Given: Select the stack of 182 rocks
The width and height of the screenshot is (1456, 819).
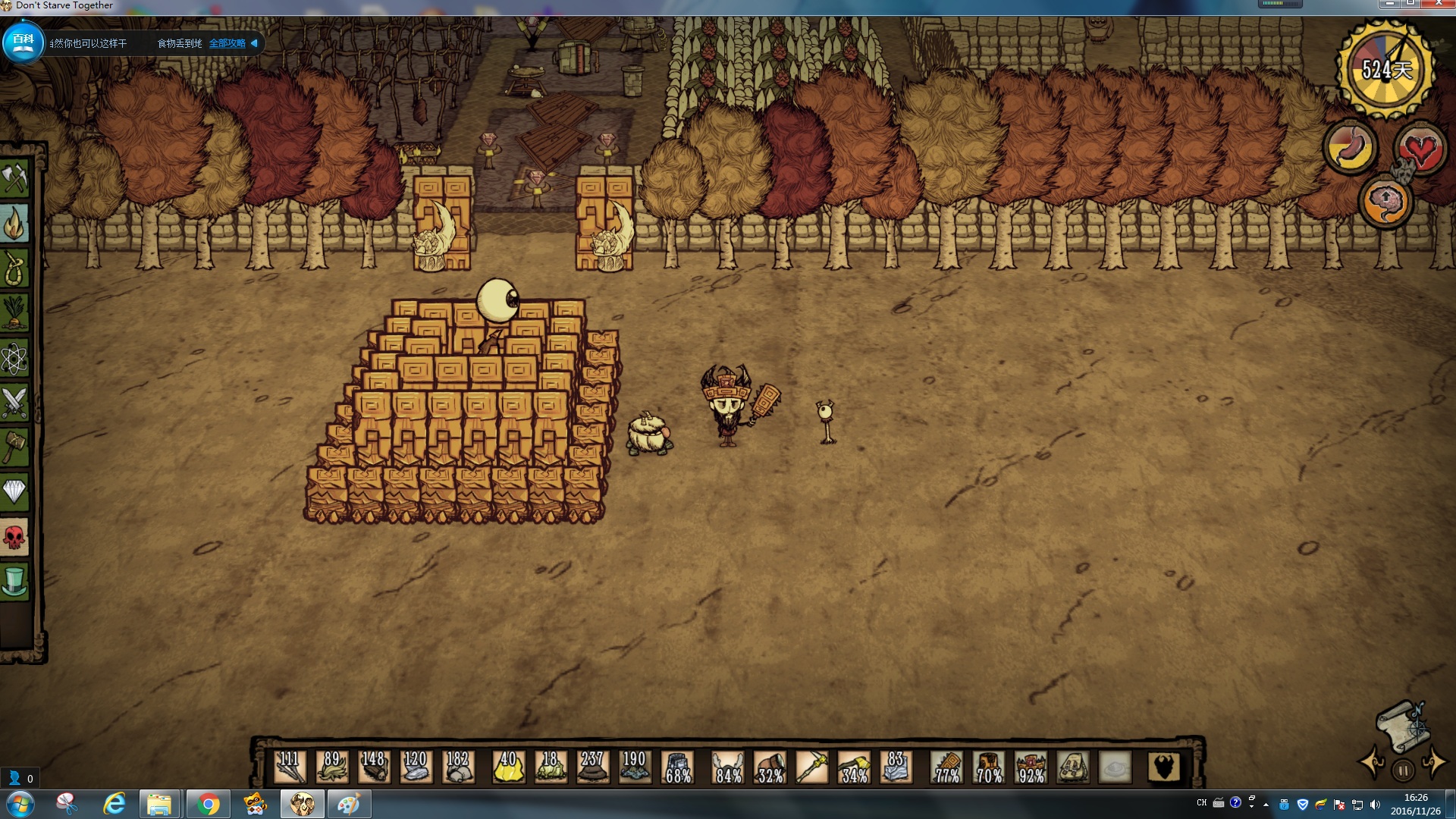Looking at the screenshot, I should pos(458,767).
